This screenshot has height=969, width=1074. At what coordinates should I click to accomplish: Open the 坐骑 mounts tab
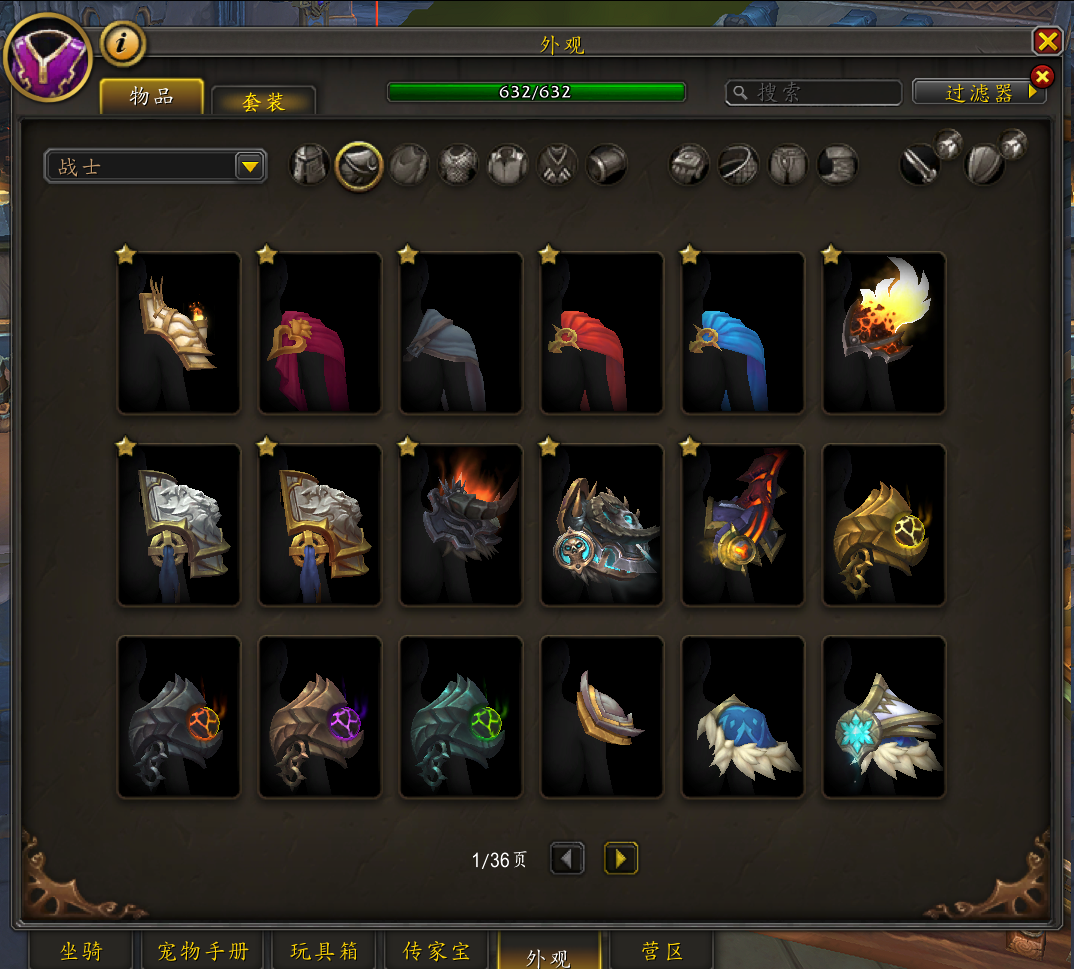click(81, 951)
